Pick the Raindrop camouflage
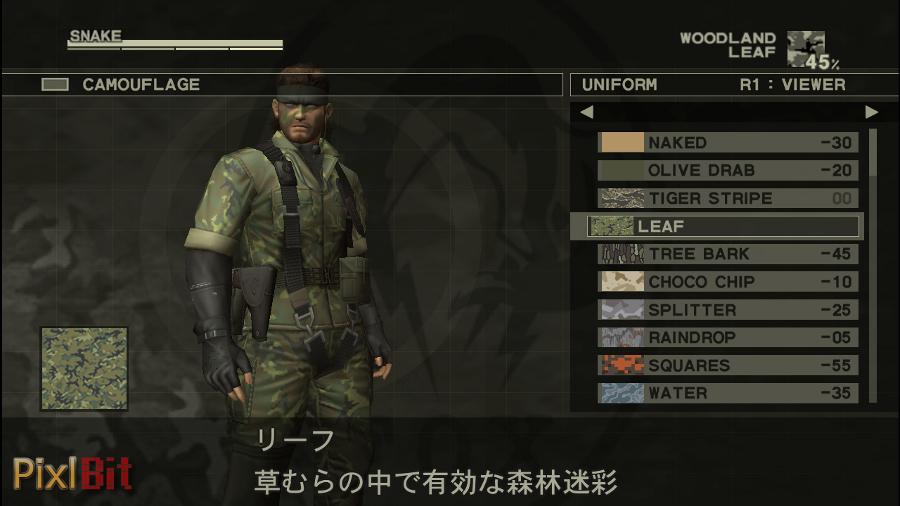900x506 pixels. point(728,338)
